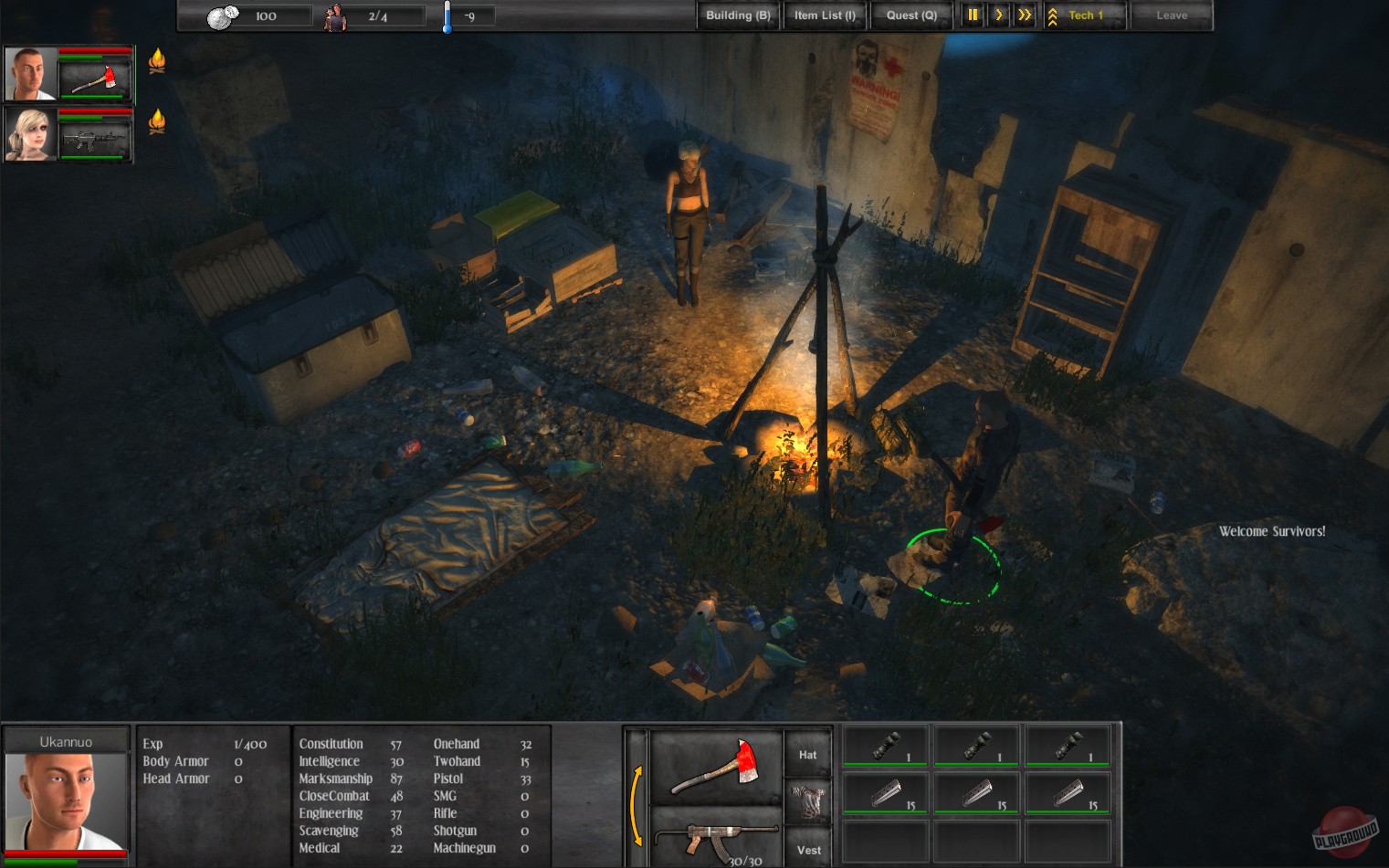Click the survivor count icon showing 2/4
The width and height of the screenshot is (1389, 868).
pos(335,16)
